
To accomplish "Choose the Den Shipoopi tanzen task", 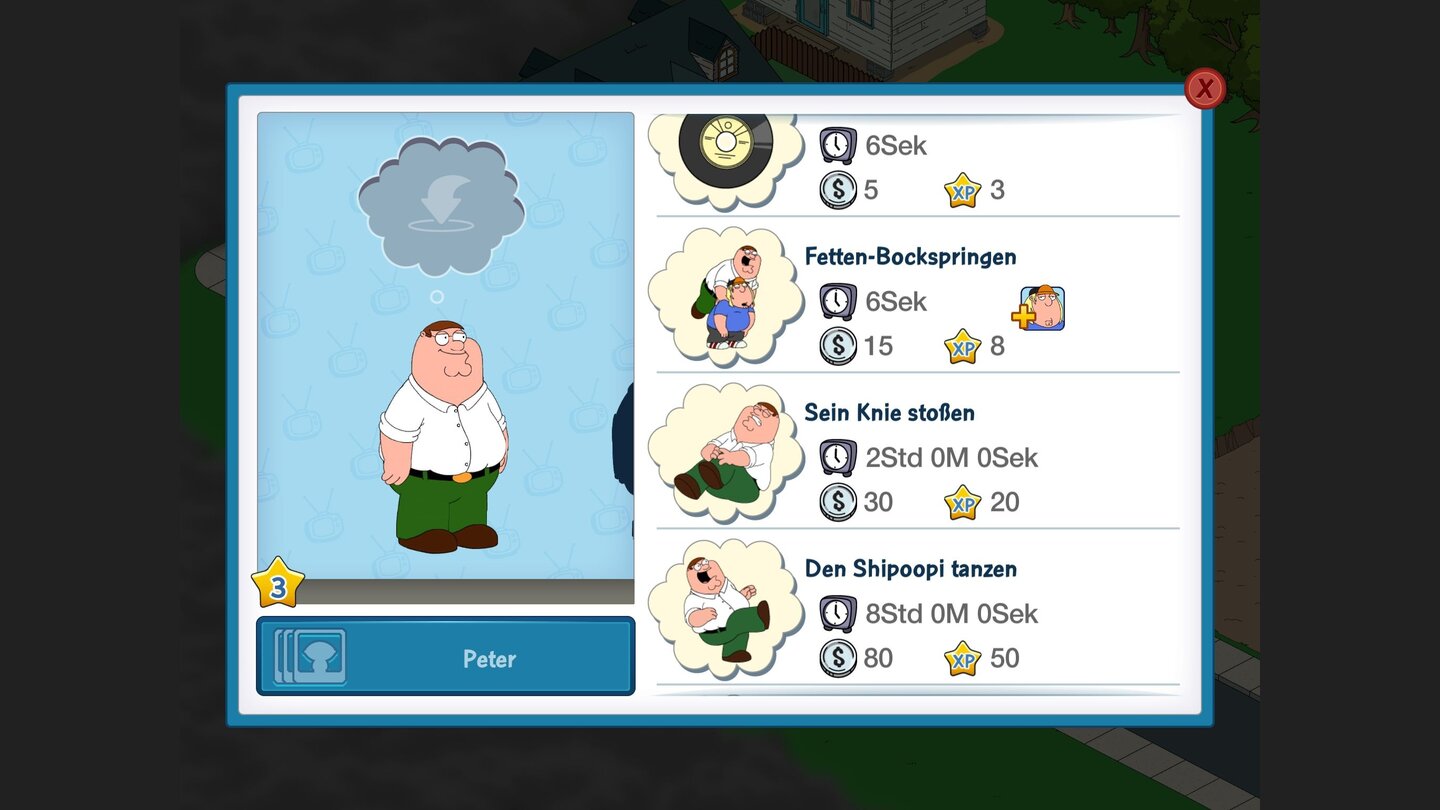I will (x=911, y=568).
